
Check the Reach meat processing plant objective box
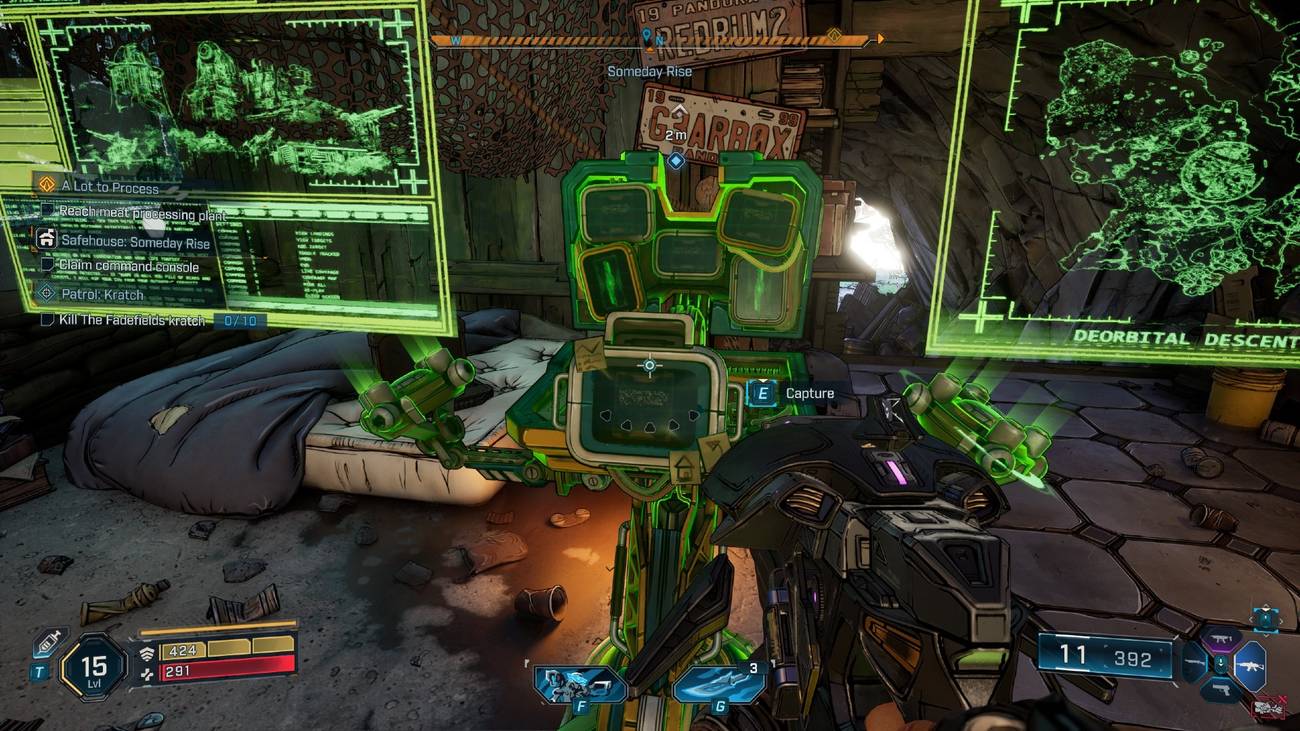[x=50, y=210]
